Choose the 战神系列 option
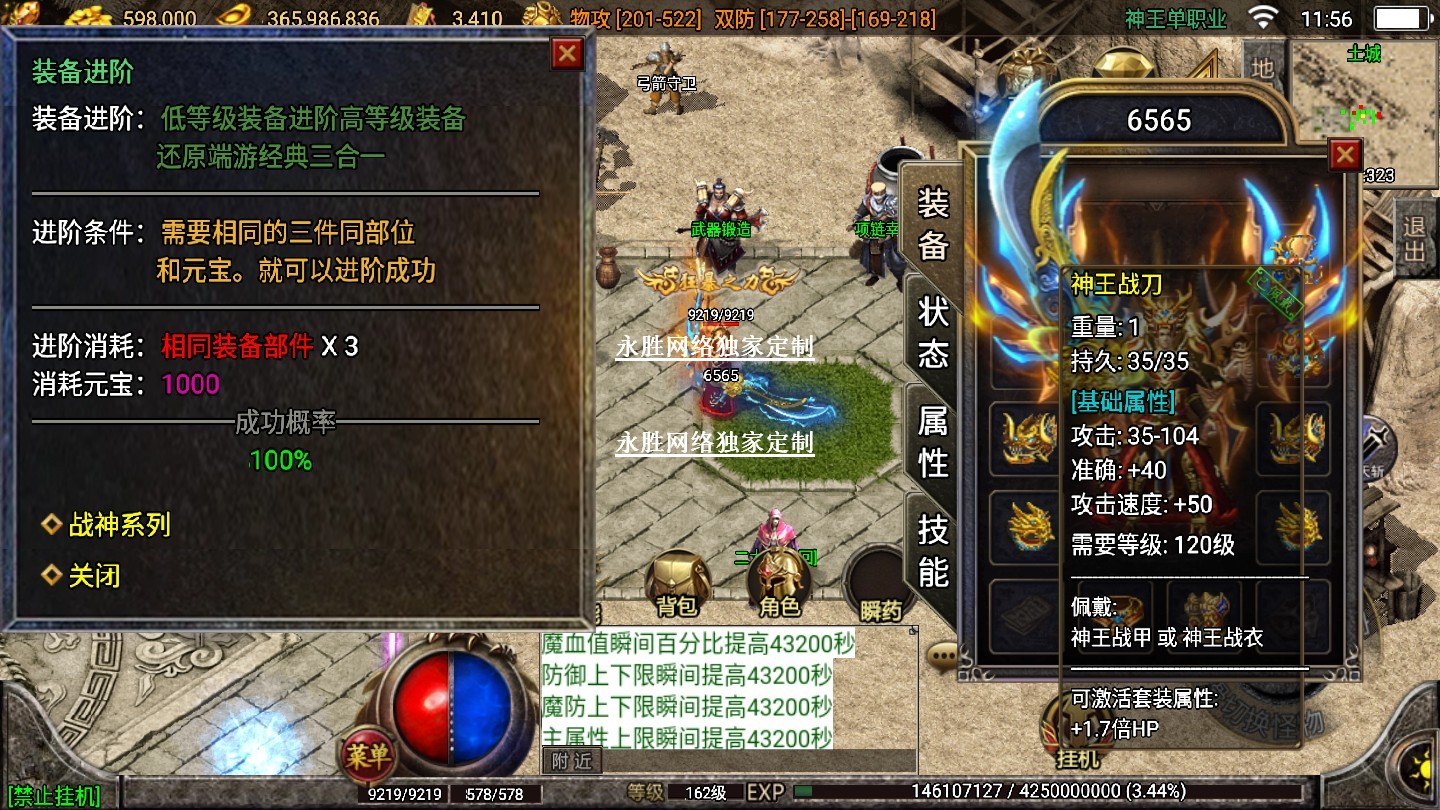Image resolution: width=1440 pixels, height=810 pixels. pos(118,525)
